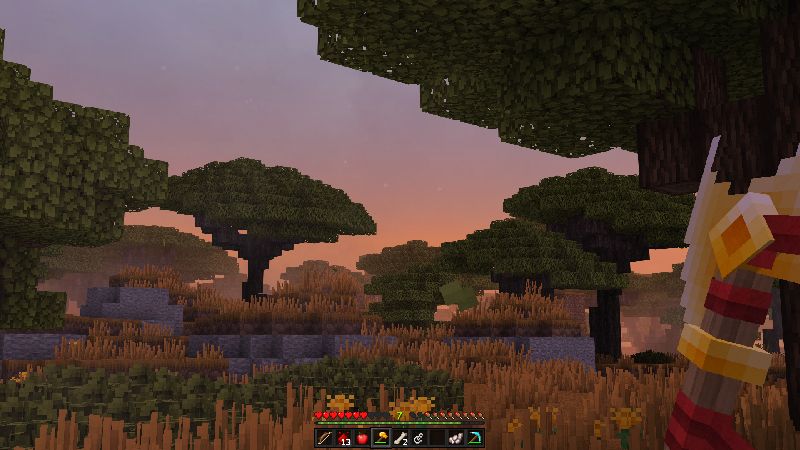800x450 pixels.
Task: Pick the golden axe hotbar slot
Action: 381,438
